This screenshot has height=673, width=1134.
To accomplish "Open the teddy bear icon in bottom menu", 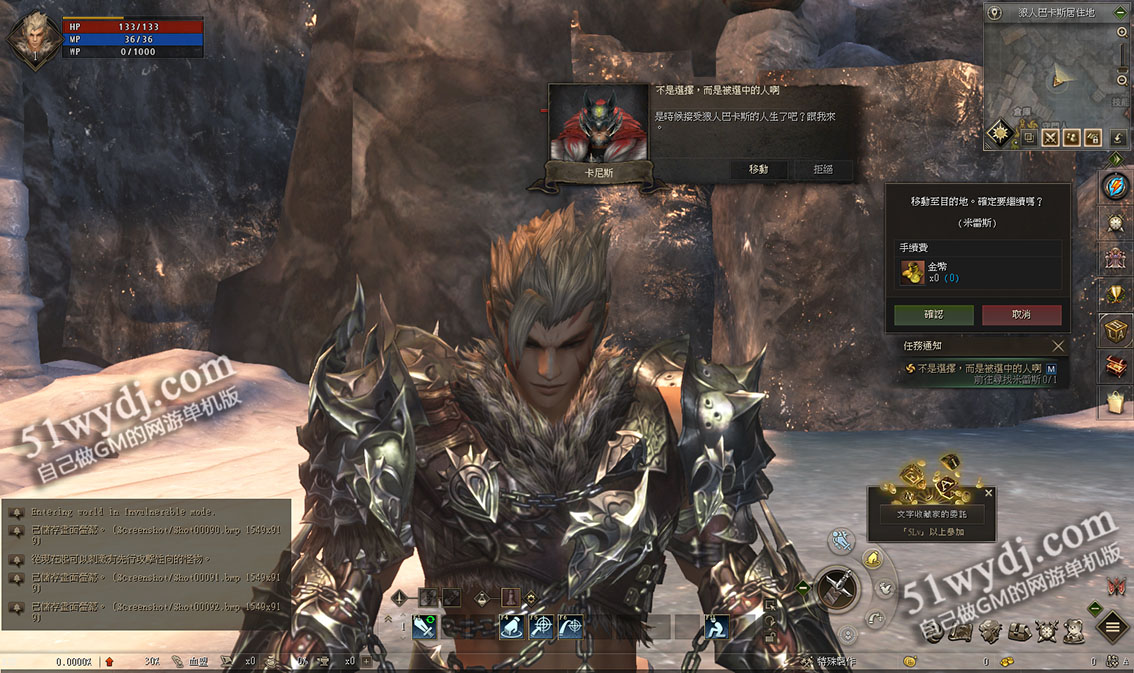I will (1074, 630).
